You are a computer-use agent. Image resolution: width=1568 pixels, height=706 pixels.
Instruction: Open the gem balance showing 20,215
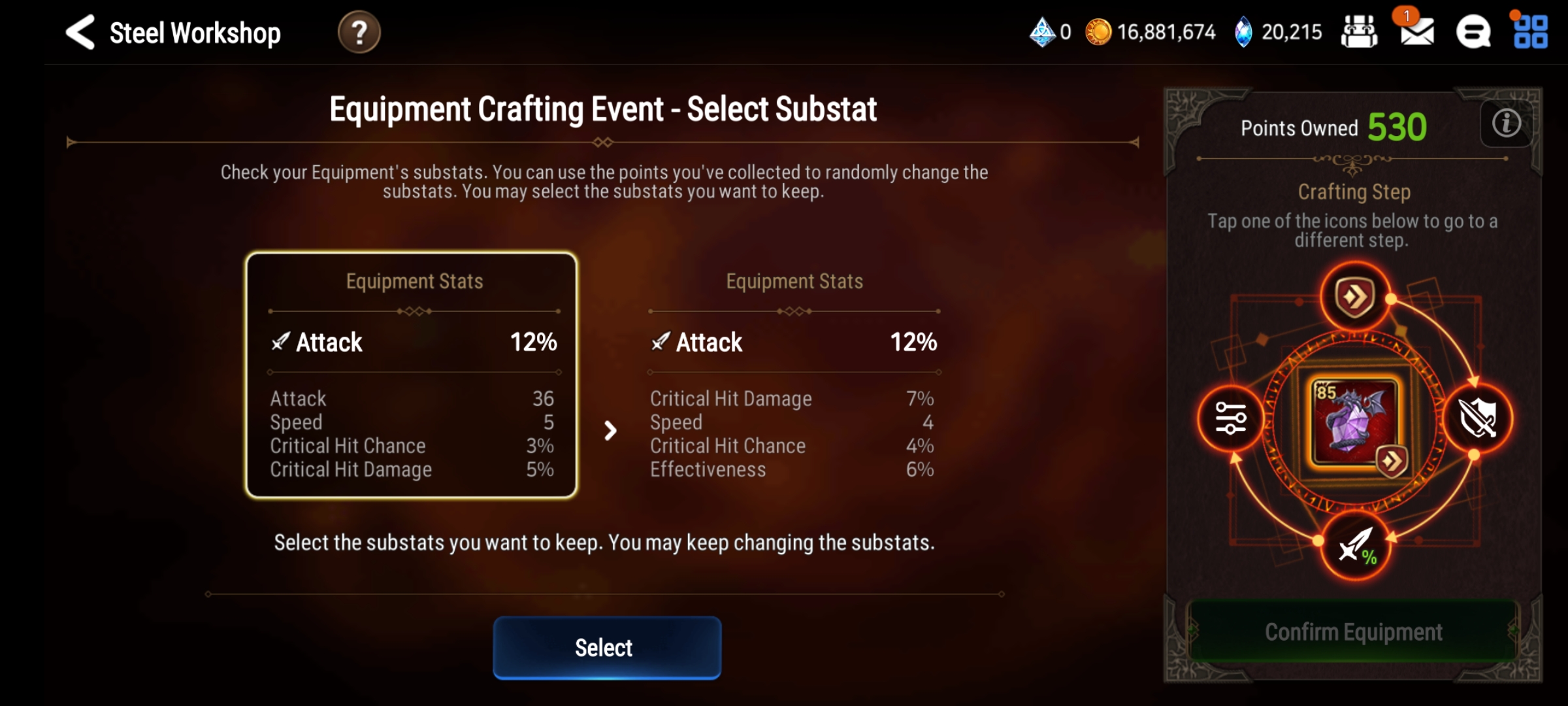point(1277,31)
